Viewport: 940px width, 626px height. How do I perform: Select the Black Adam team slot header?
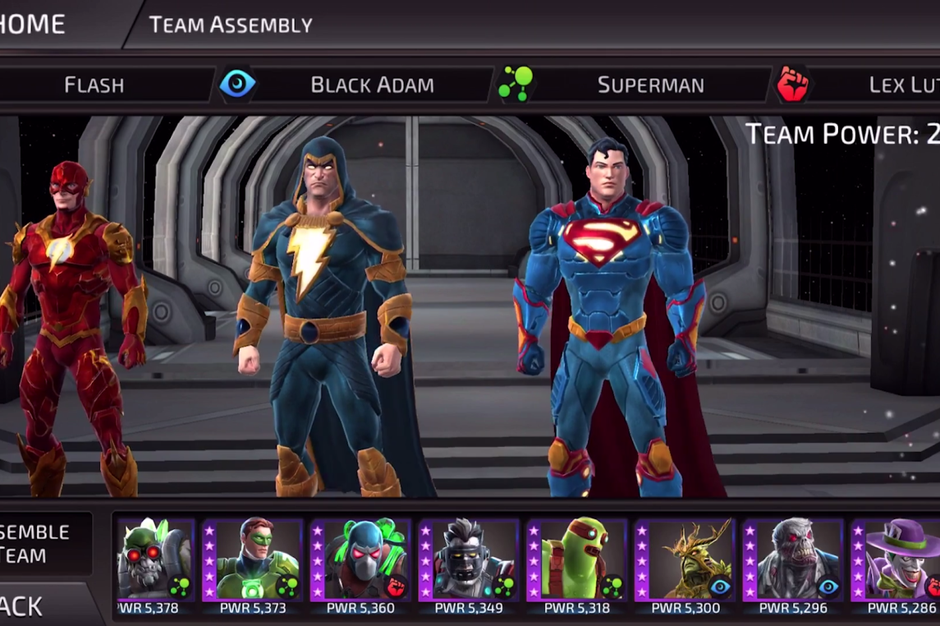coord(372,84)
